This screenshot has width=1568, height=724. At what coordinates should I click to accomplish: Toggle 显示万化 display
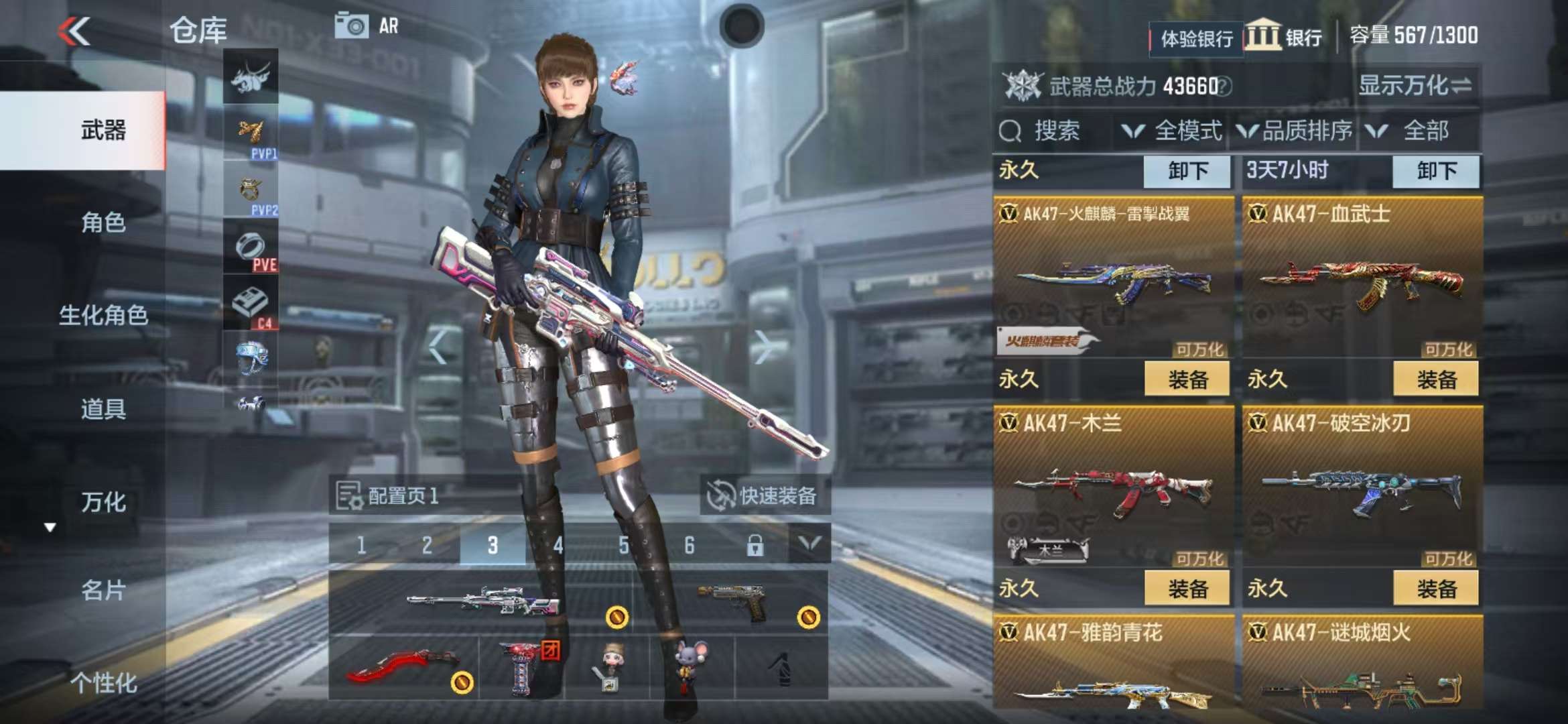point(1415,86)
